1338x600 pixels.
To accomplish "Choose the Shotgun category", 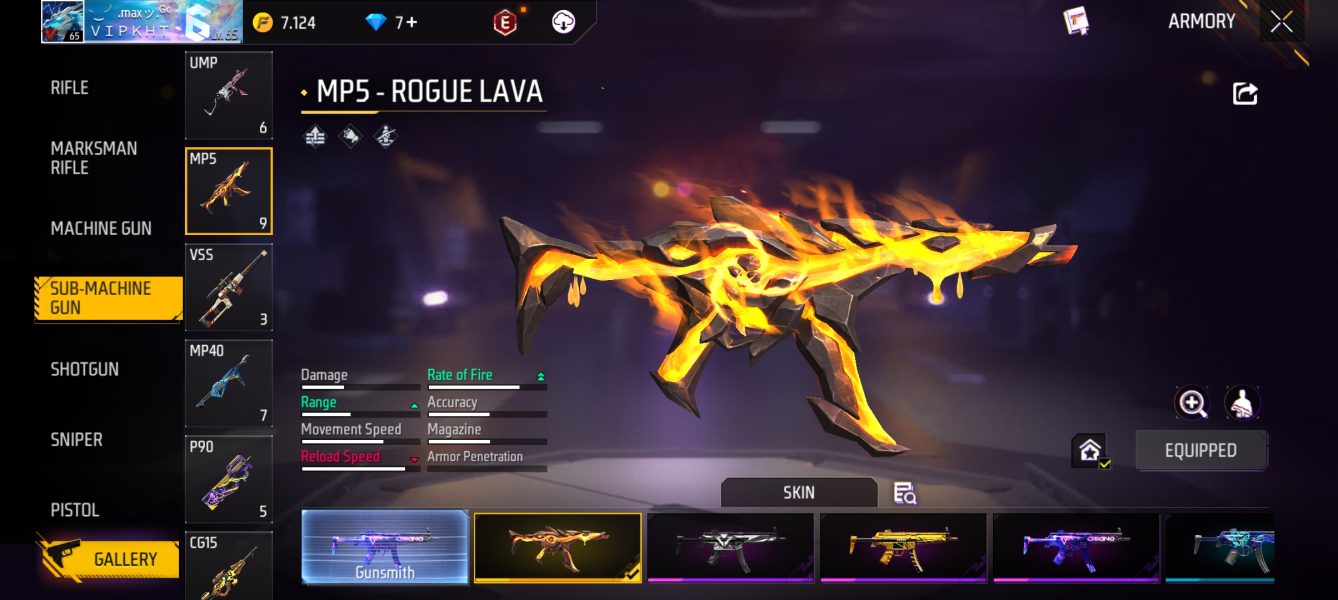I will 85,369.
